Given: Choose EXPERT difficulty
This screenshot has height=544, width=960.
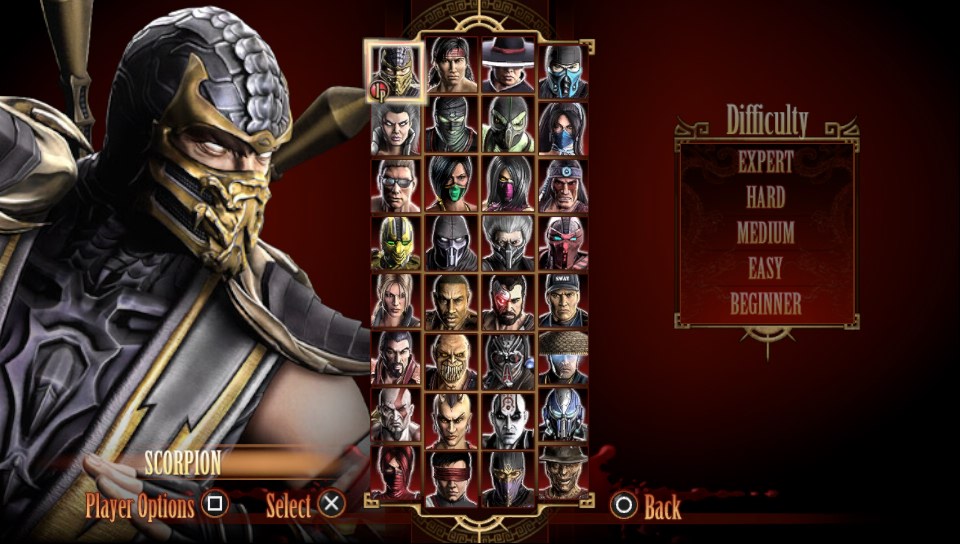Looking at the screenshot, I should pos(765,161).
